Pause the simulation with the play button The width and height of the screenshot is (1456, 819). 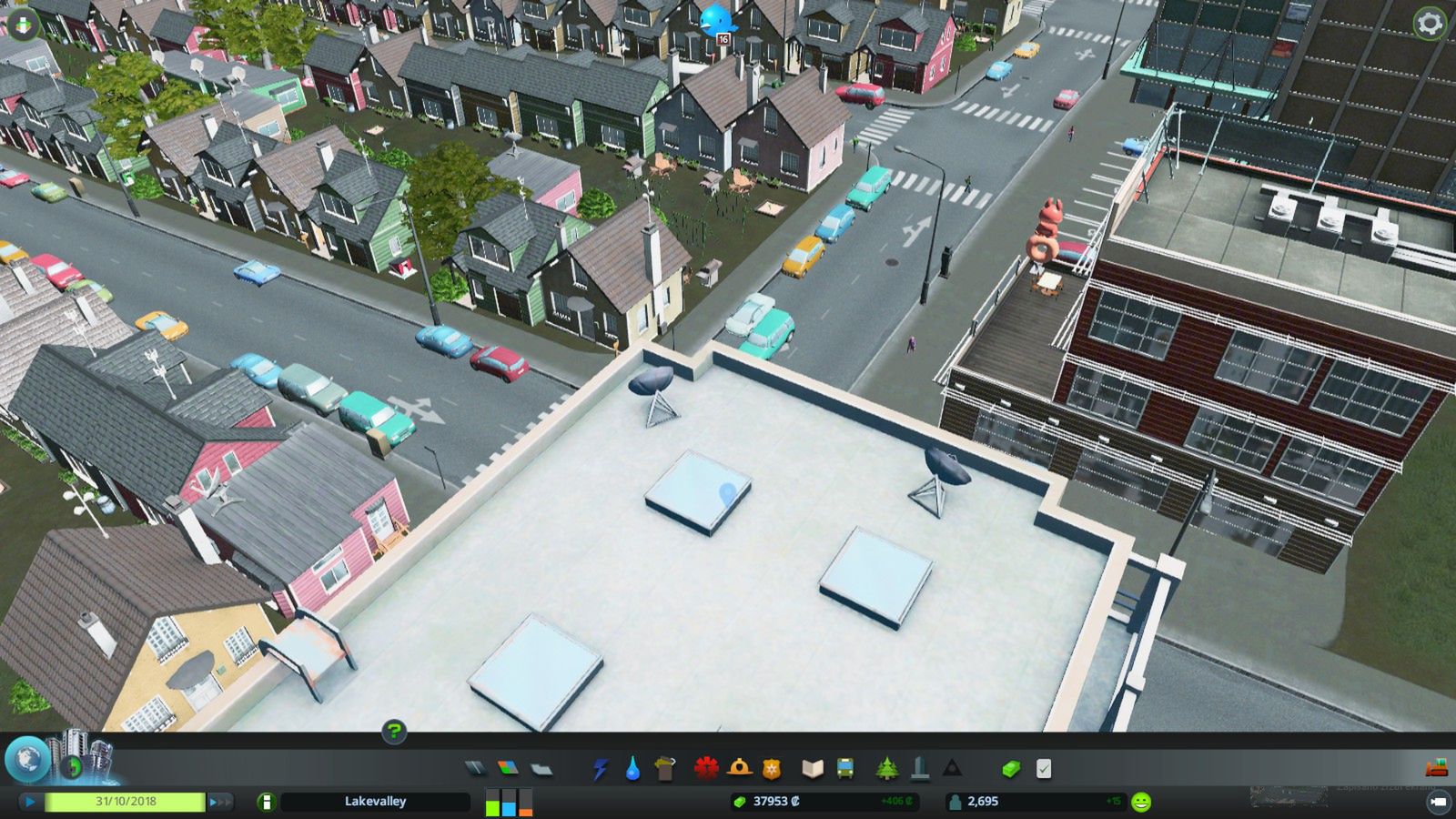click(30, 802)
